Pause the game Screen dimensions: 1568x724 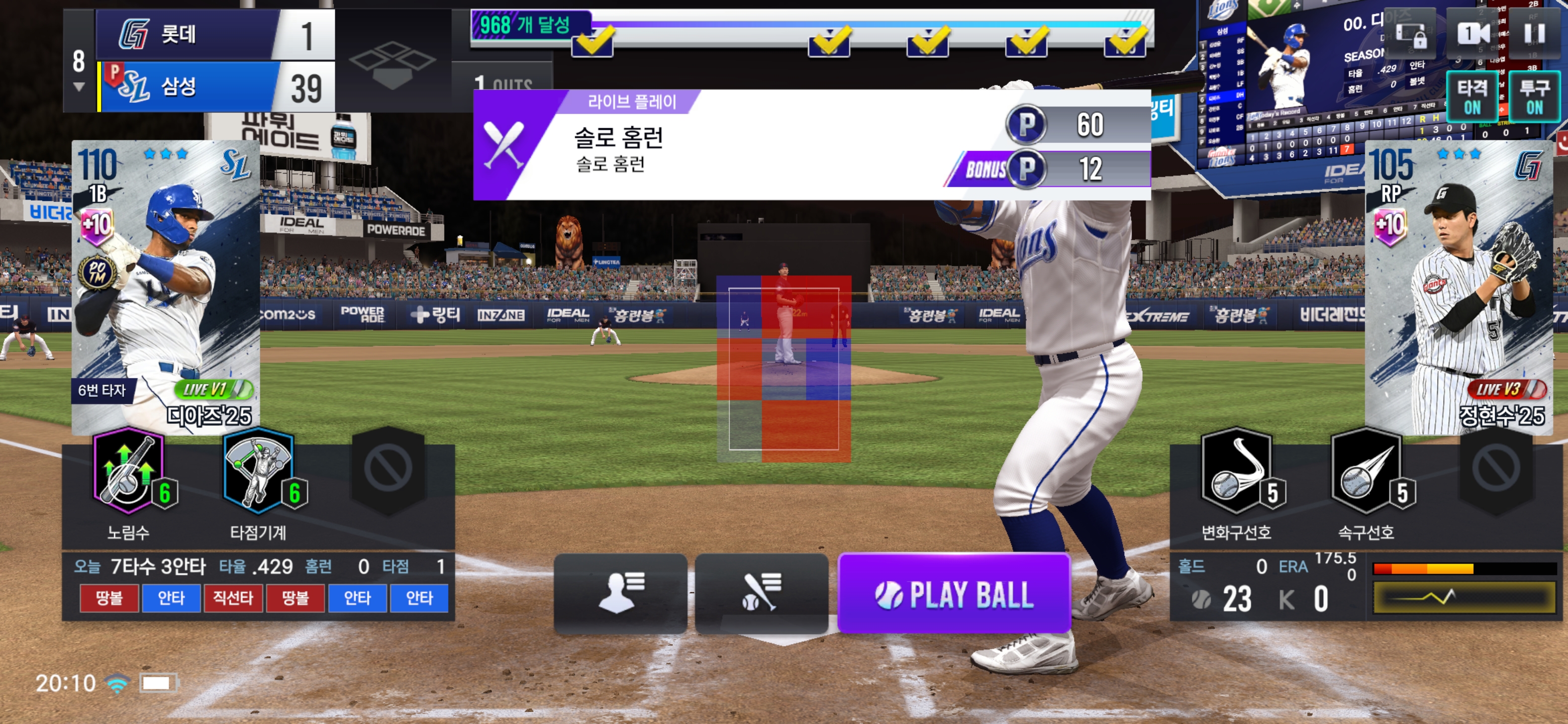[1533, 34]
